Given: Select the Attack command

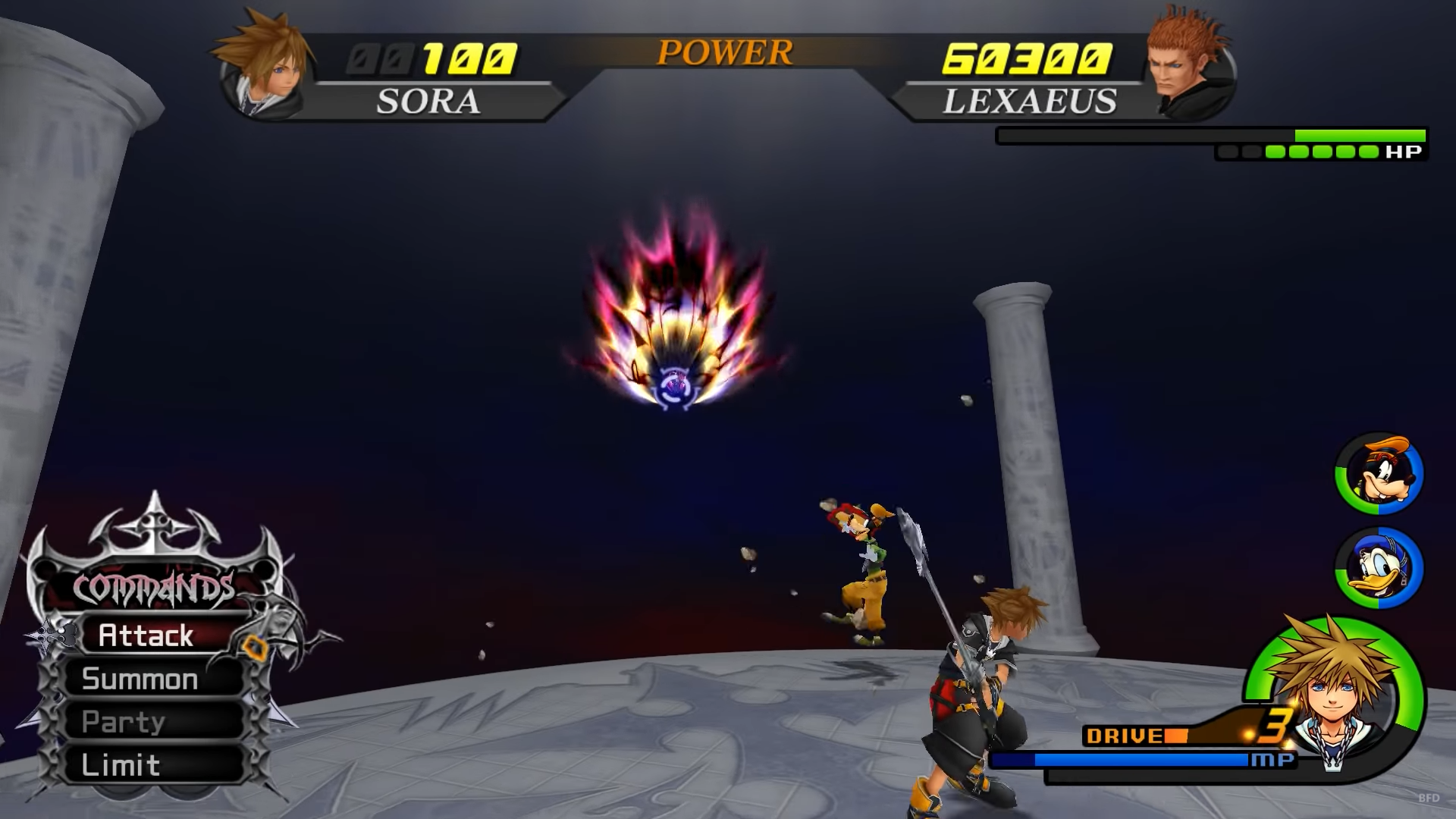Looking at the screenshot, I should tap(146, 635).
